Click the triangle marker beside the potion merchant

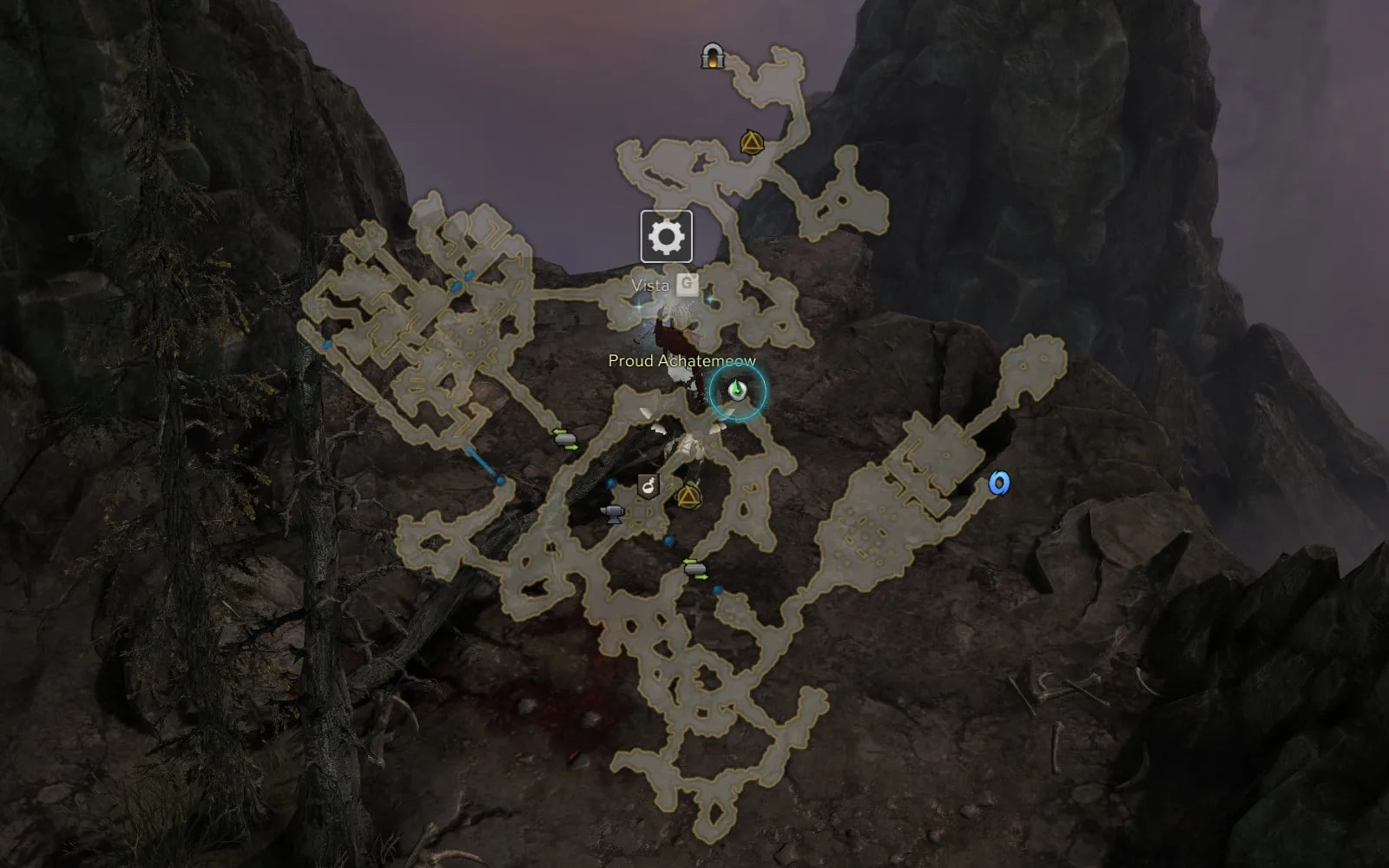coord(688,496)
